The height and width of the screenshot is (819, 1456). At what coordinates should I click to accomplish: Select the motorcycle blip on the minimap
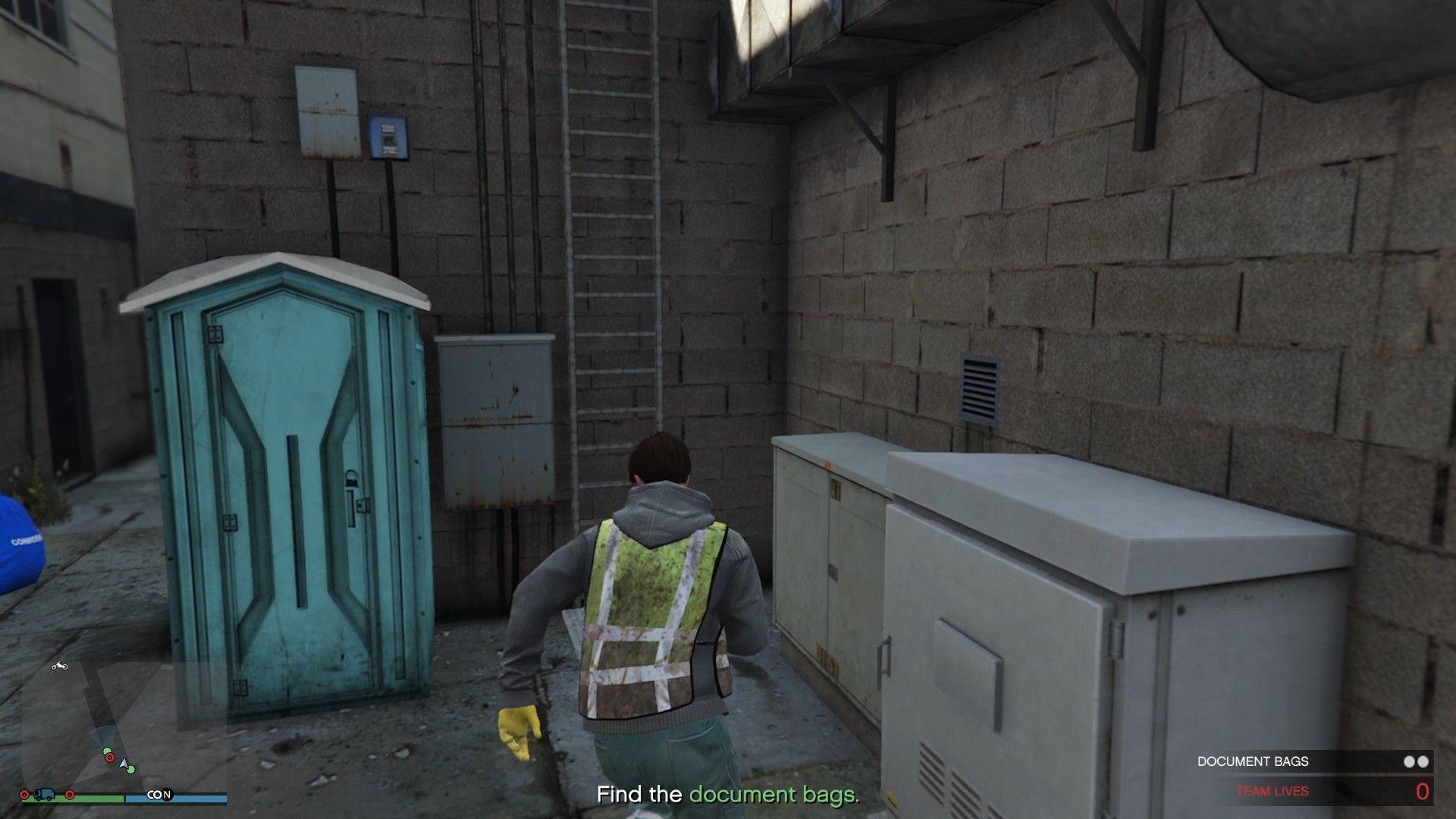60,666
